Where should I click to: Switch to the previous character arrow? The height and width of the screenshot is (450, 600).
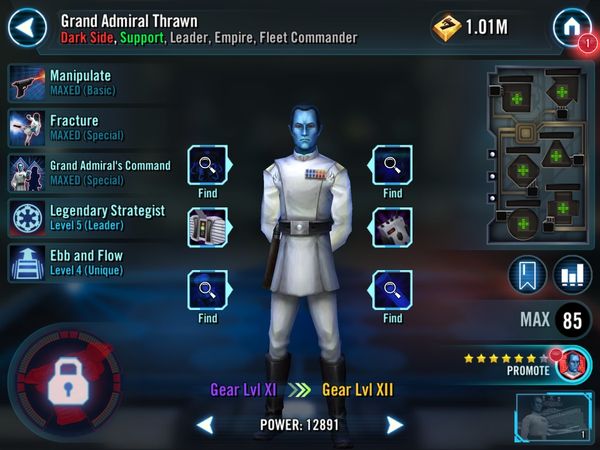tap(204, 426)
